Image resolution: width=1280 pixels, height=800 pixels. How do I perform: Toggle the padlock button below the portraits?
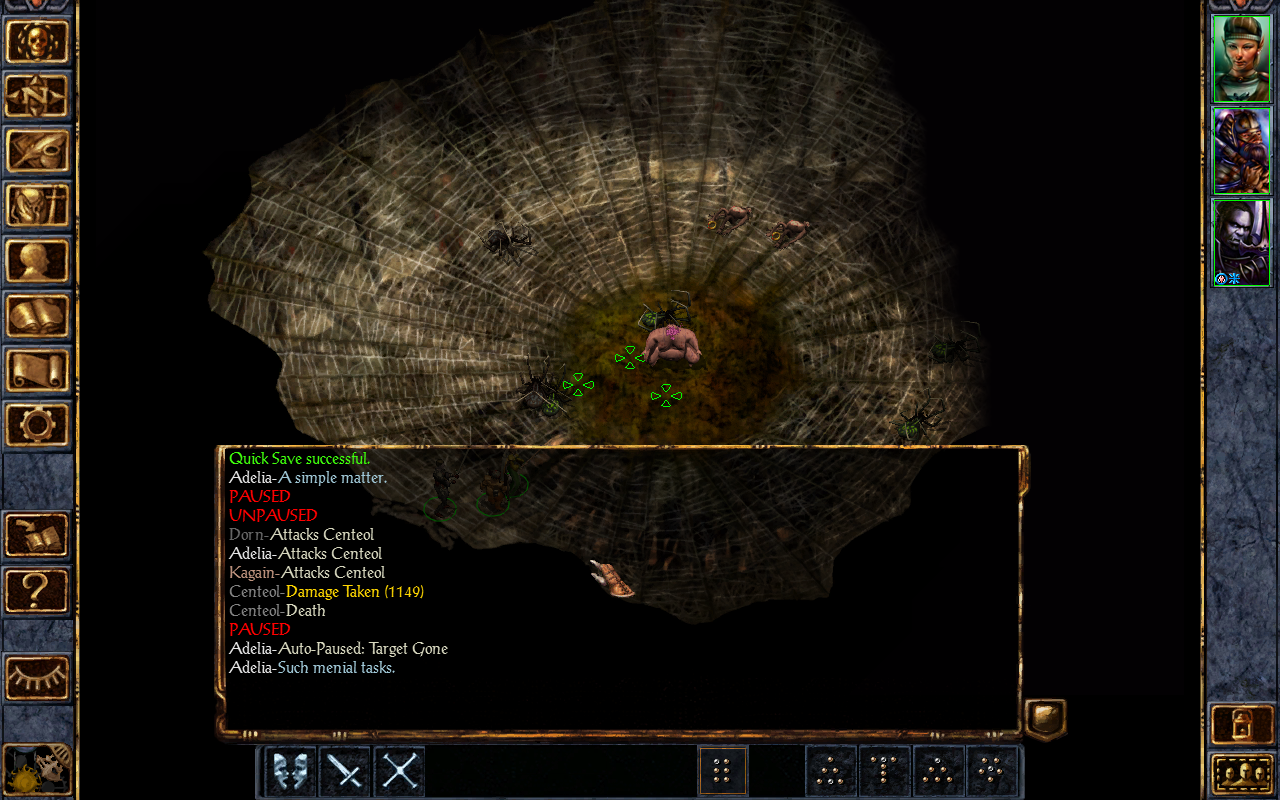pyautogui.click(x=1241, y=724)
